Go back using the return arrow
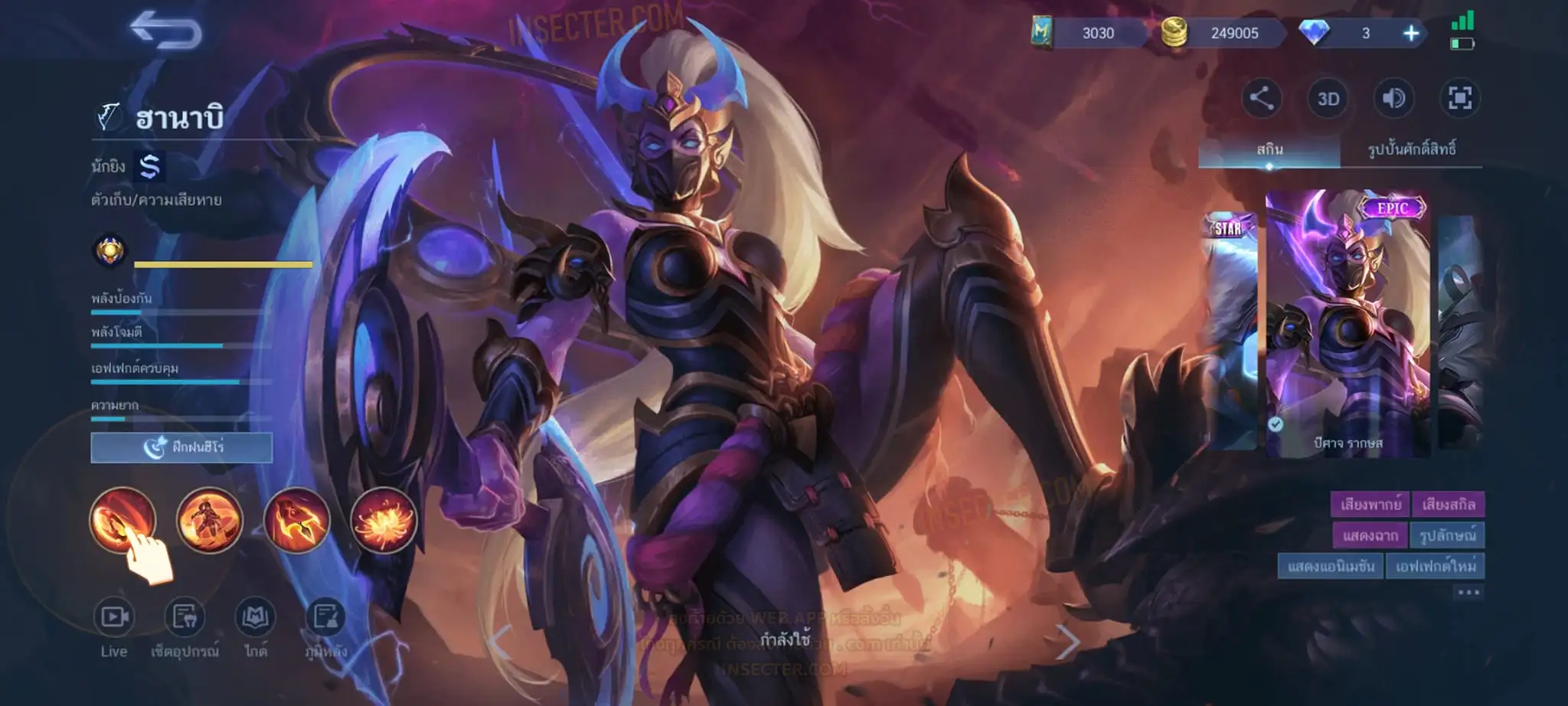Screen dimensions: 1568x706 [165, 31]
